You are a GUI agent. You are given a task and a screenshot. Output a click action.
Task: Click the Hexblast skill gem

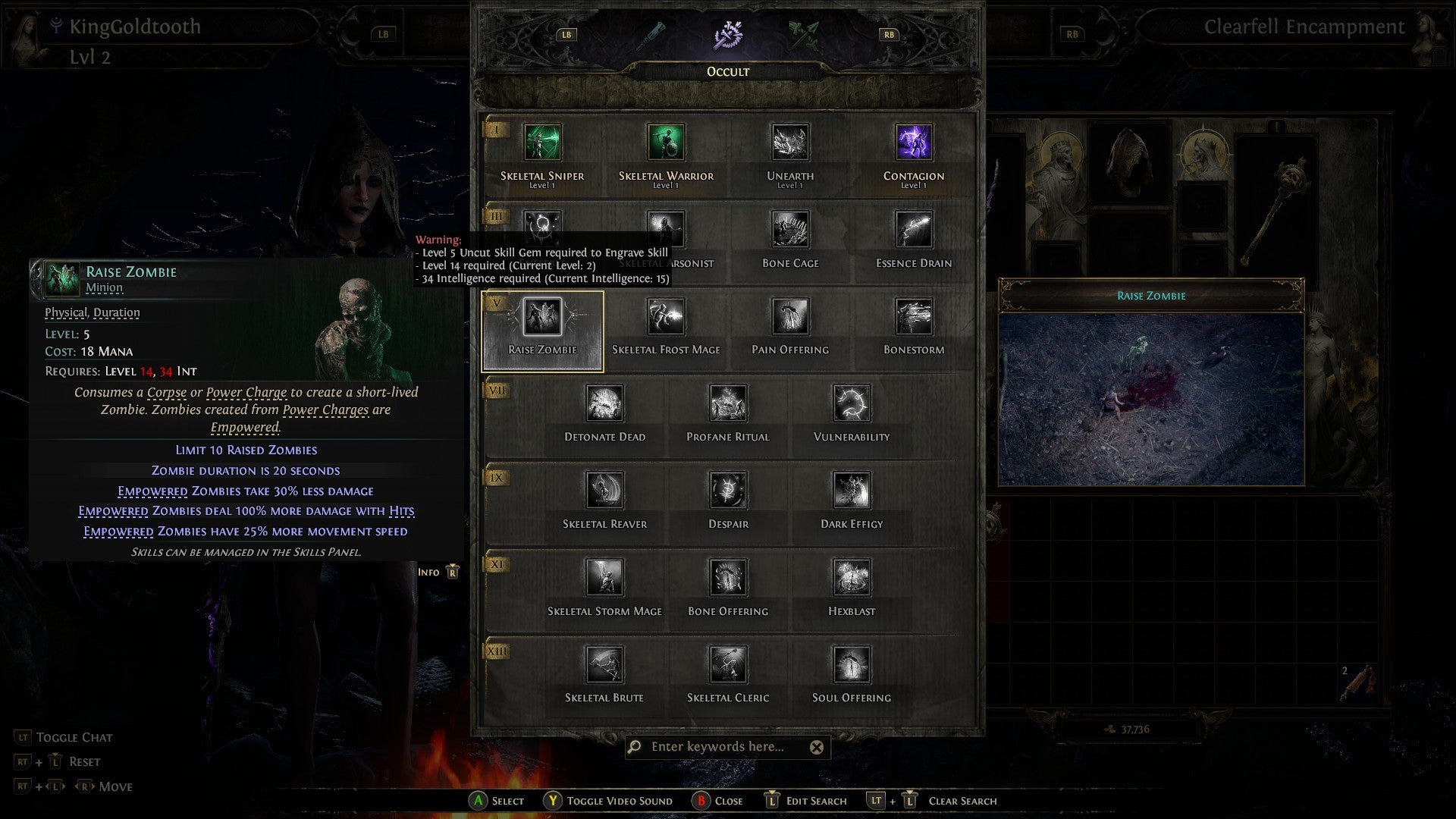click(849, 578)
